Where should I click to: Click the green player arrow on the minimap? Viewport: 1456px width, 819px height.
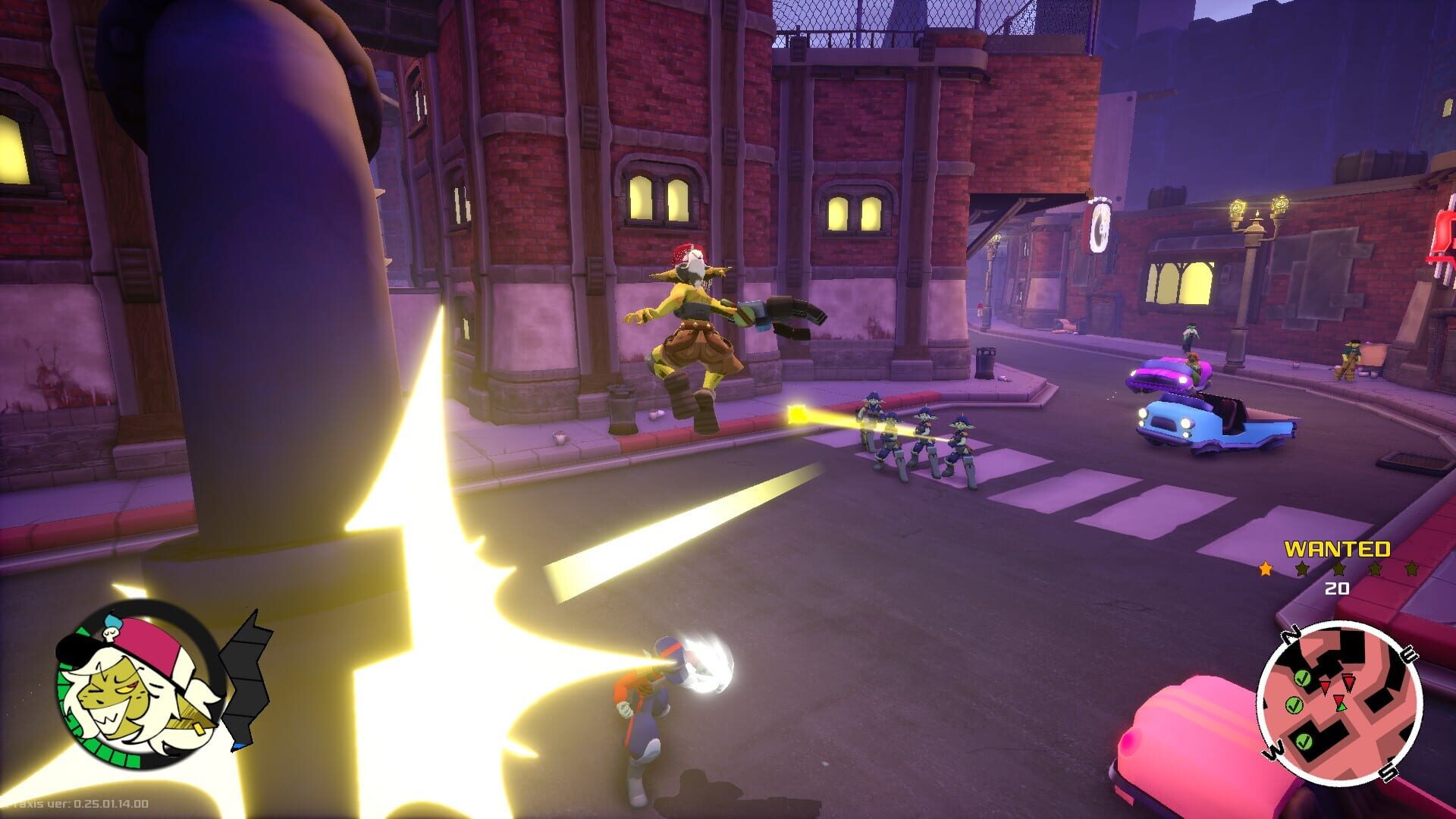point(1341,707)
